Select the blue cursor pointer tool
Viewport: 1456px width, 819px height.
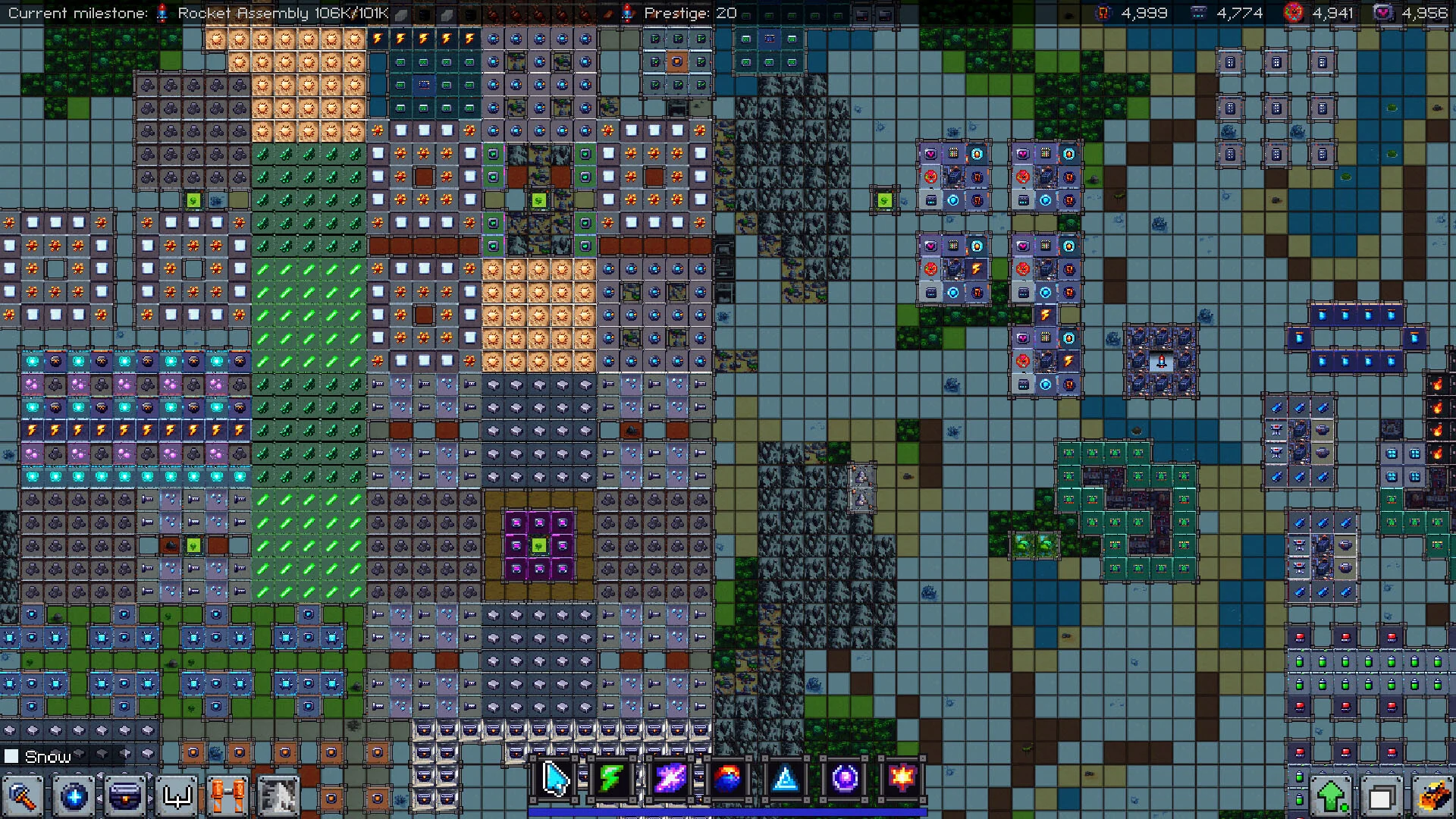coord(556,779)
